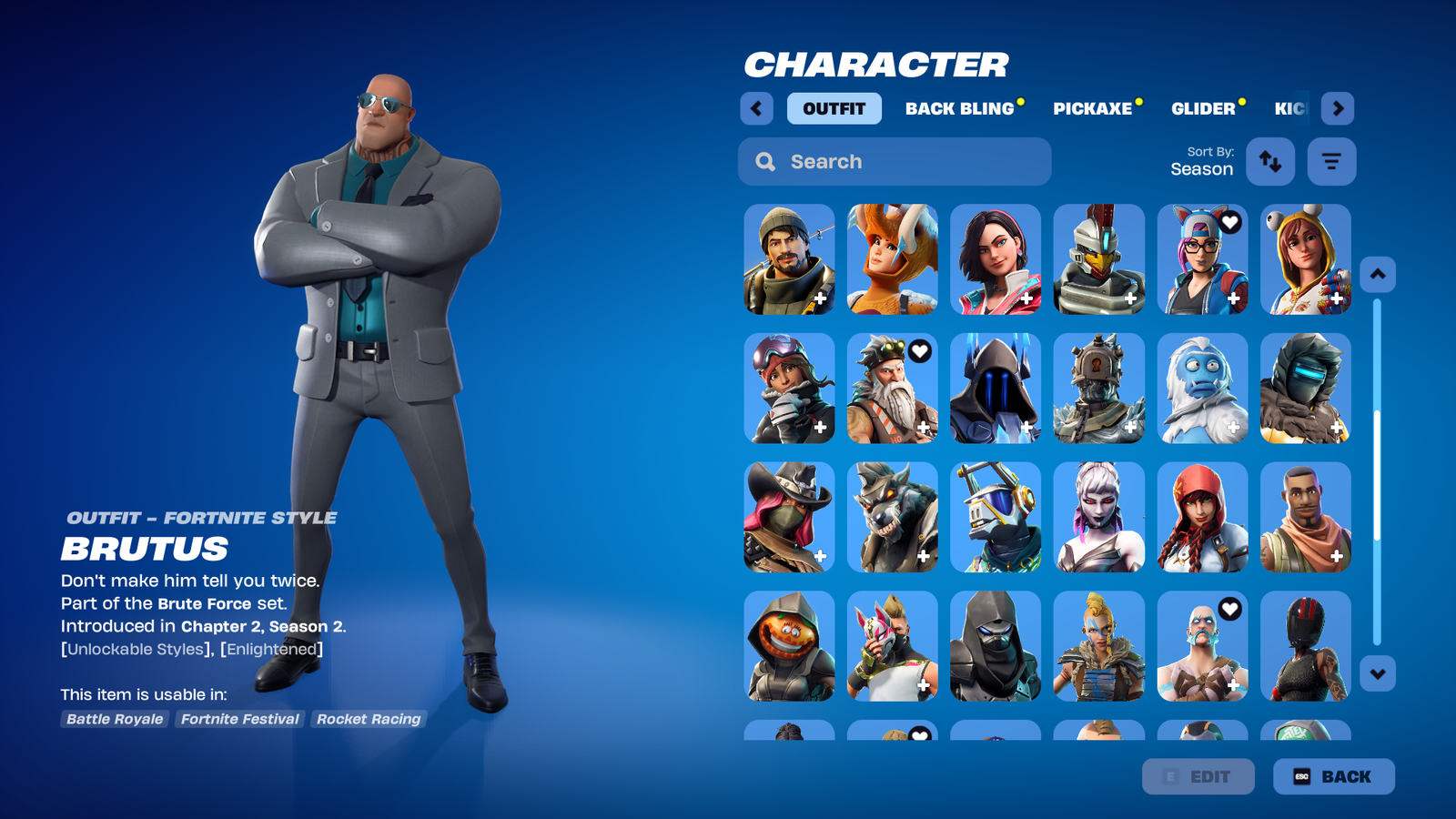1456x819 pixels.
Task: Pick the knight with red mohawk helmet
Action: pos(1098,259)
